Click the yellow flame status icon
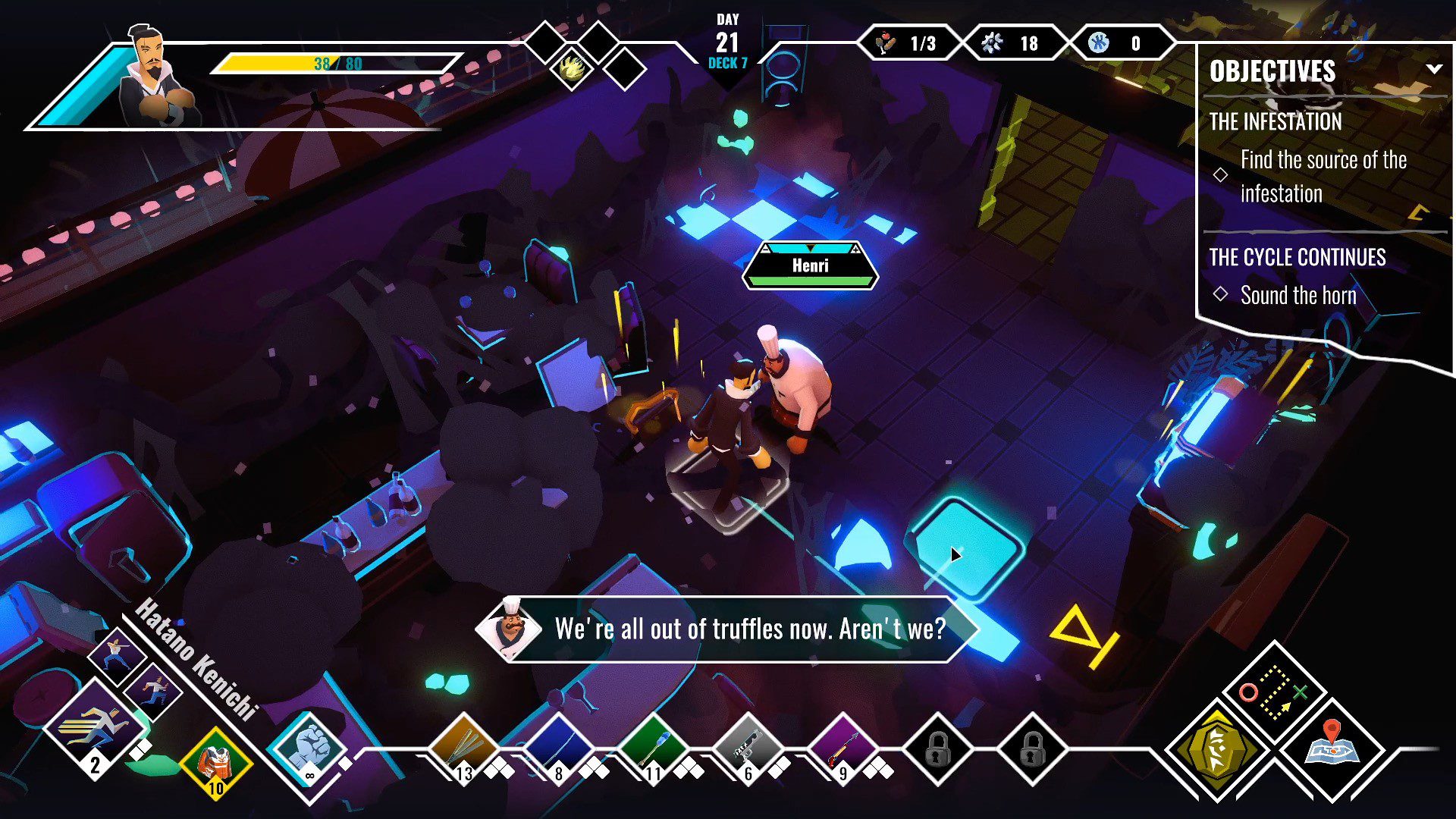Viewport: 1456px width, 819px height. [x=573, y=67]
